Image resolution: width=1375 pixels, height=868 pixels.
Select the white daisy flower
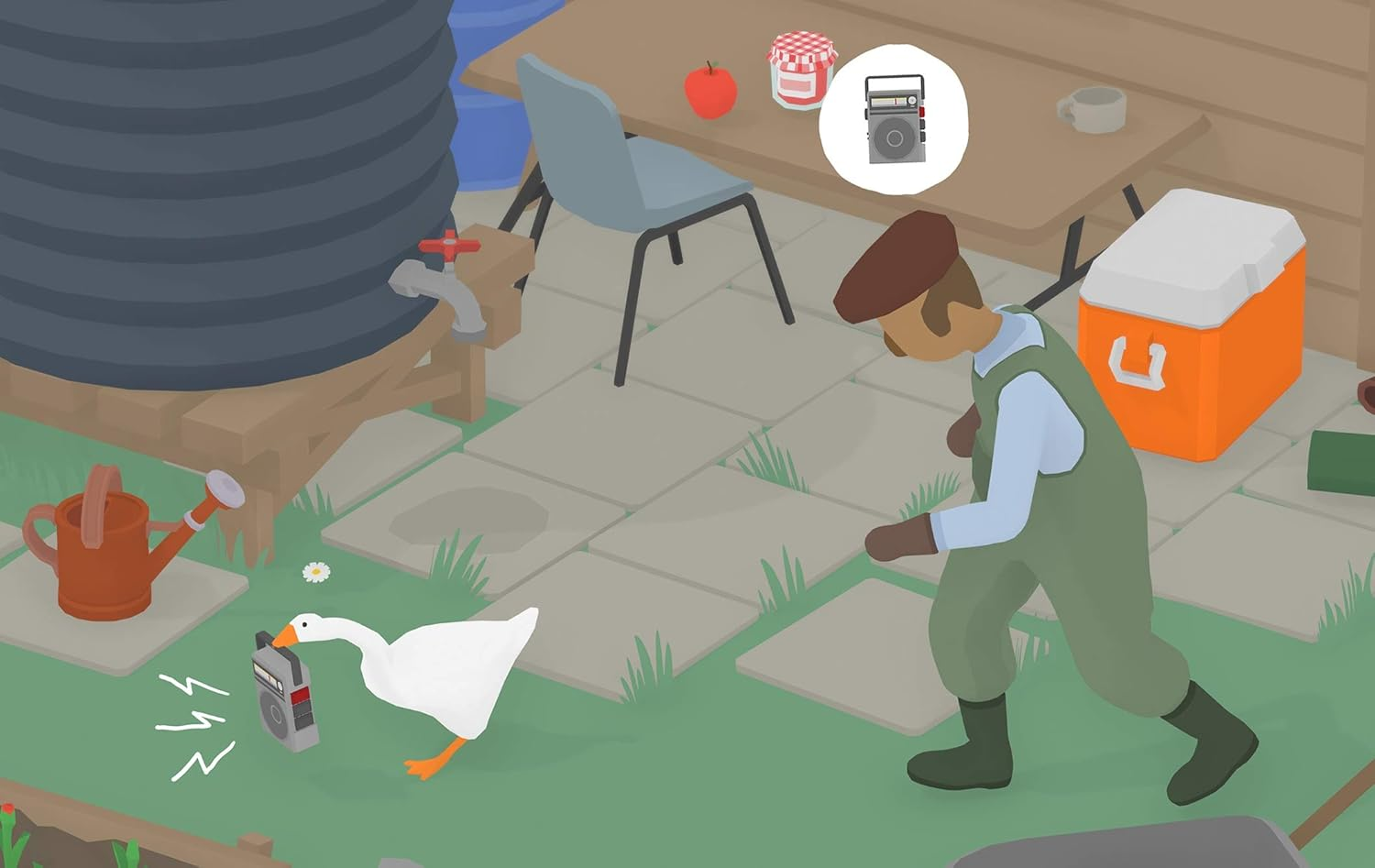tap(313, 571)
